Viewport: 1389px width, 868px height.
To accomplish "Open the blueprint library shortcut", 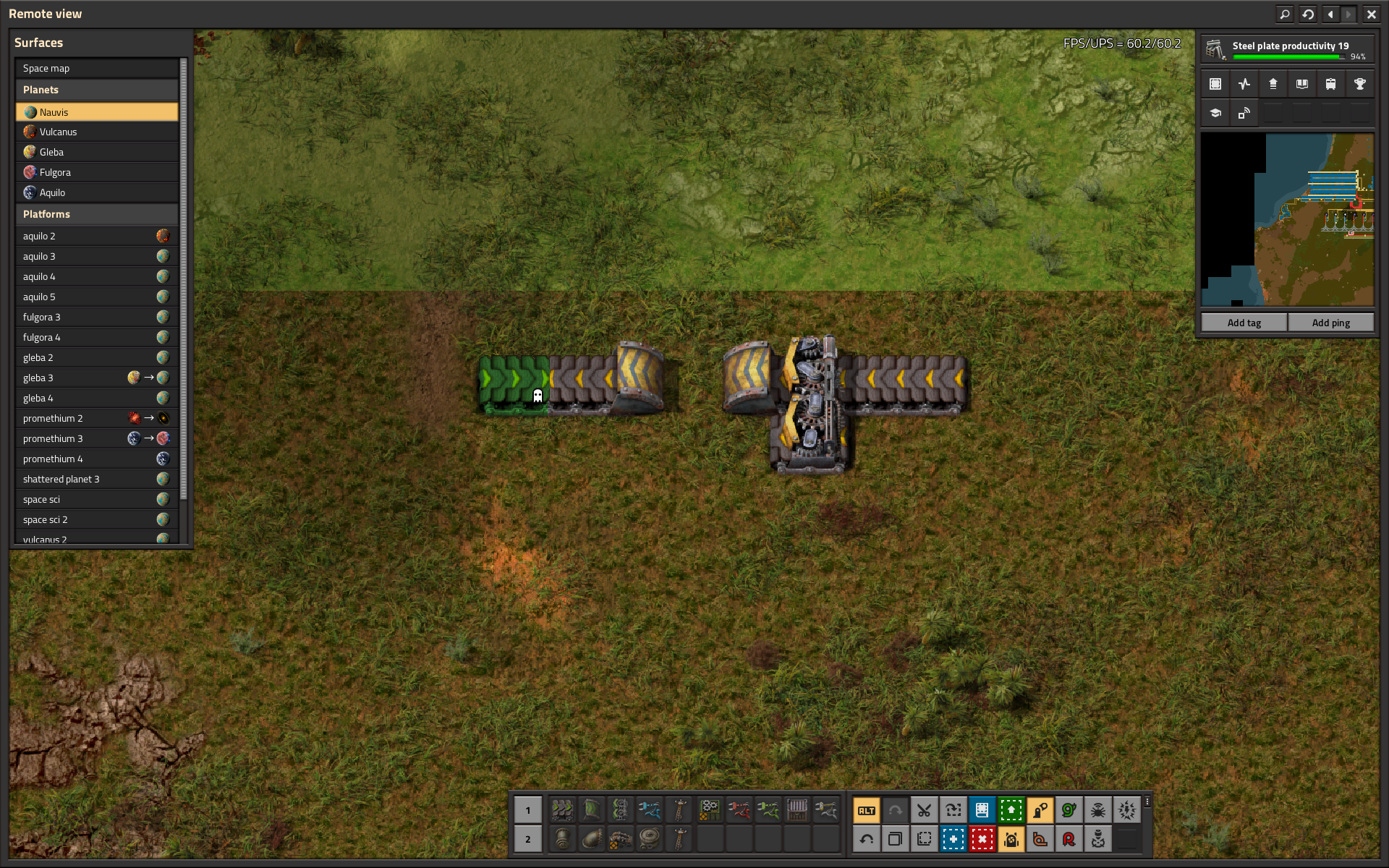I will pos(982,810).
